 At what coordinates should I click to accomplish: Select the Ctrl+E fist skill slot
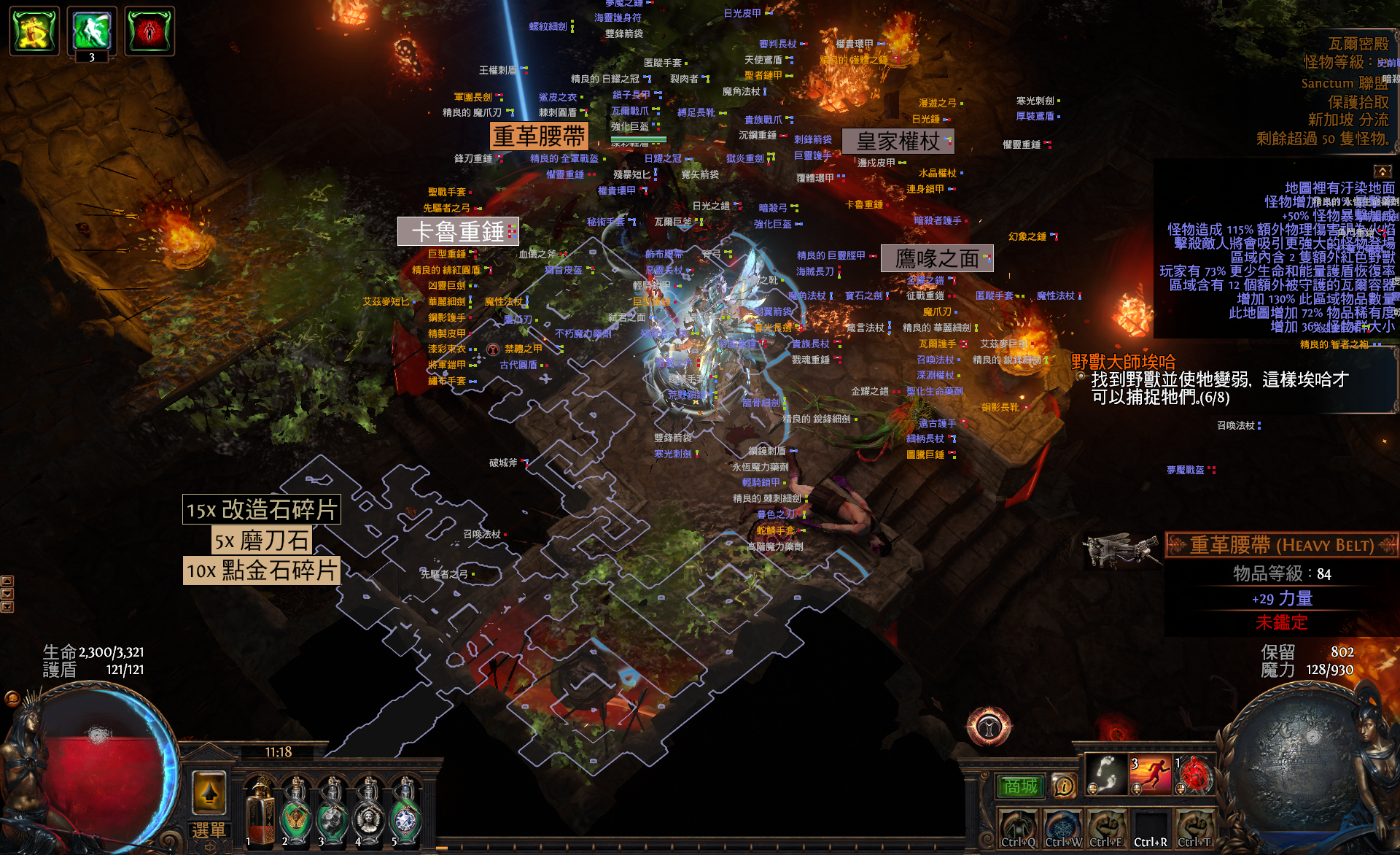(x=1106, y=829)
